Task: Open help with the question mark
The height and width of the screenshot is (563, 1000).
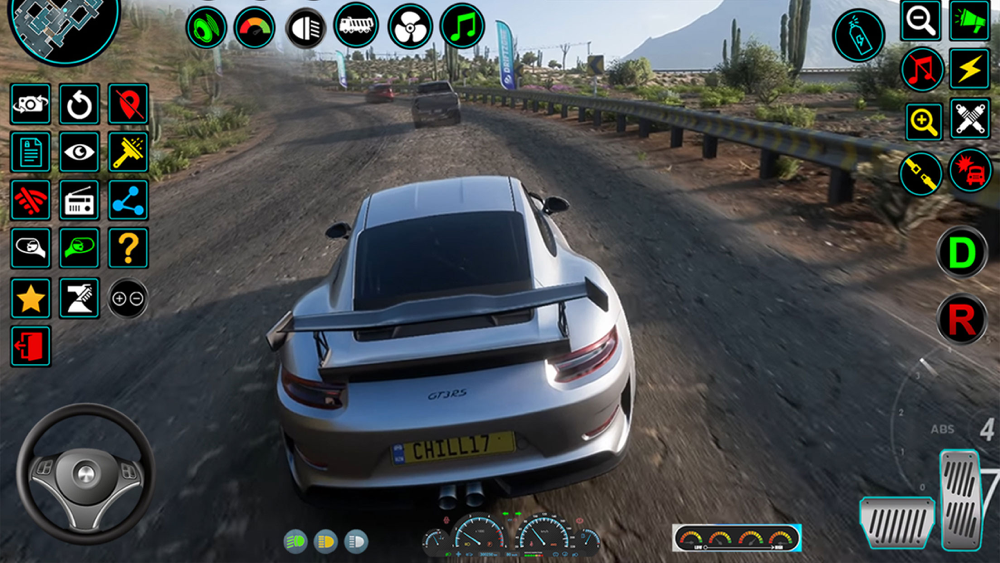Action: [x=128, y=248]
